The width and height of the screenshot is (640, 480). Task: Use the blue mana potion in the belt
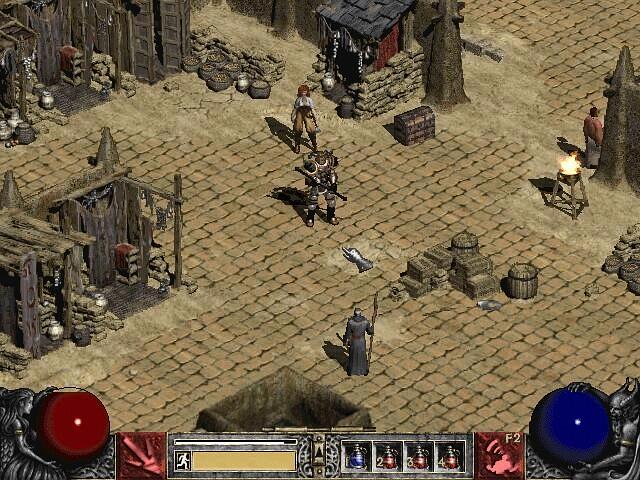pos(357,457)
